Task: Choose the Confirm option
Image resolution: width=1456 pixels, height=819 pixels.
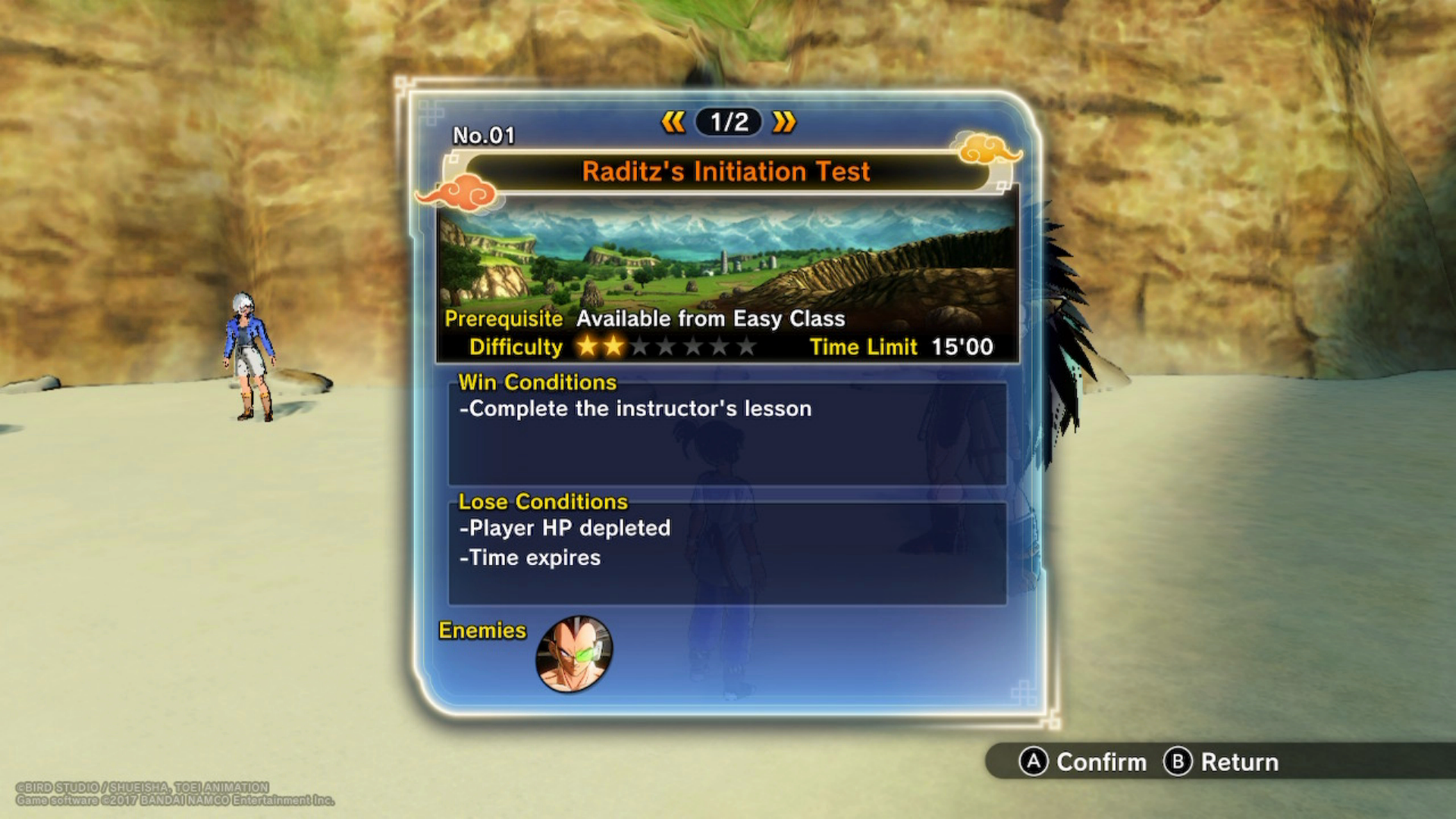Action: (x=1083, y=761)
